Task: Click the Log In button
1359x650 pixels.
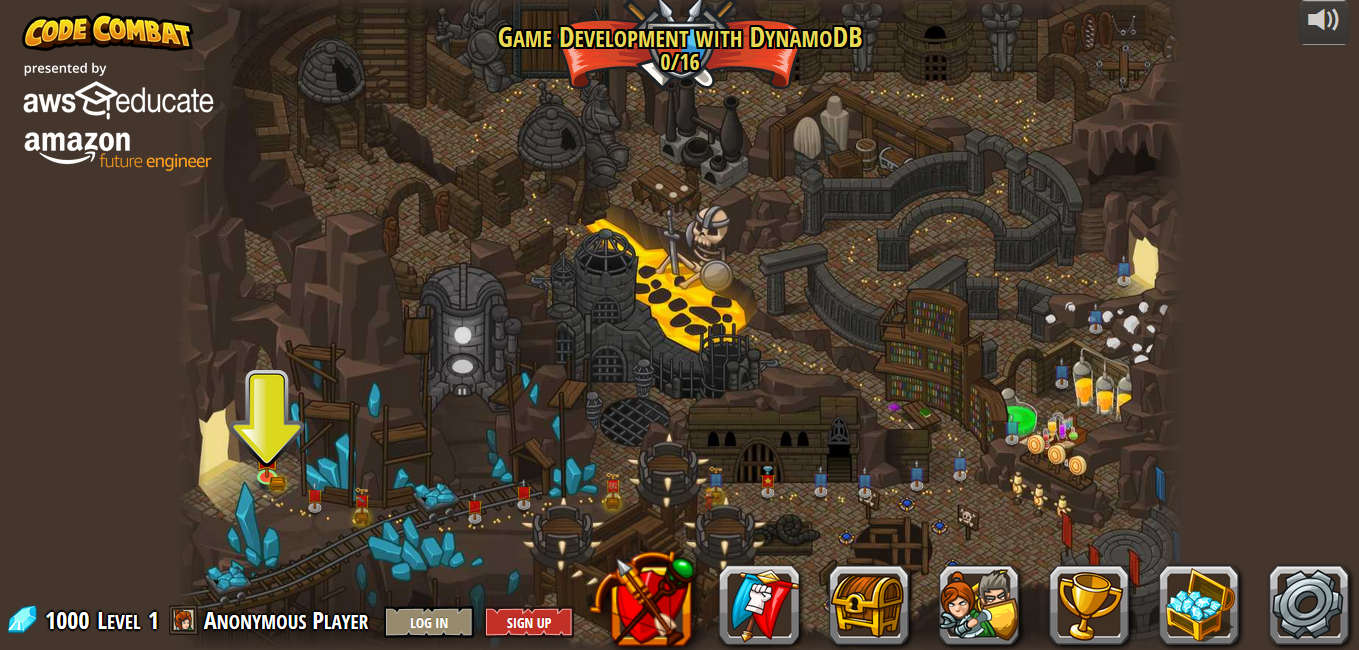Action: (x=428, y=622)
